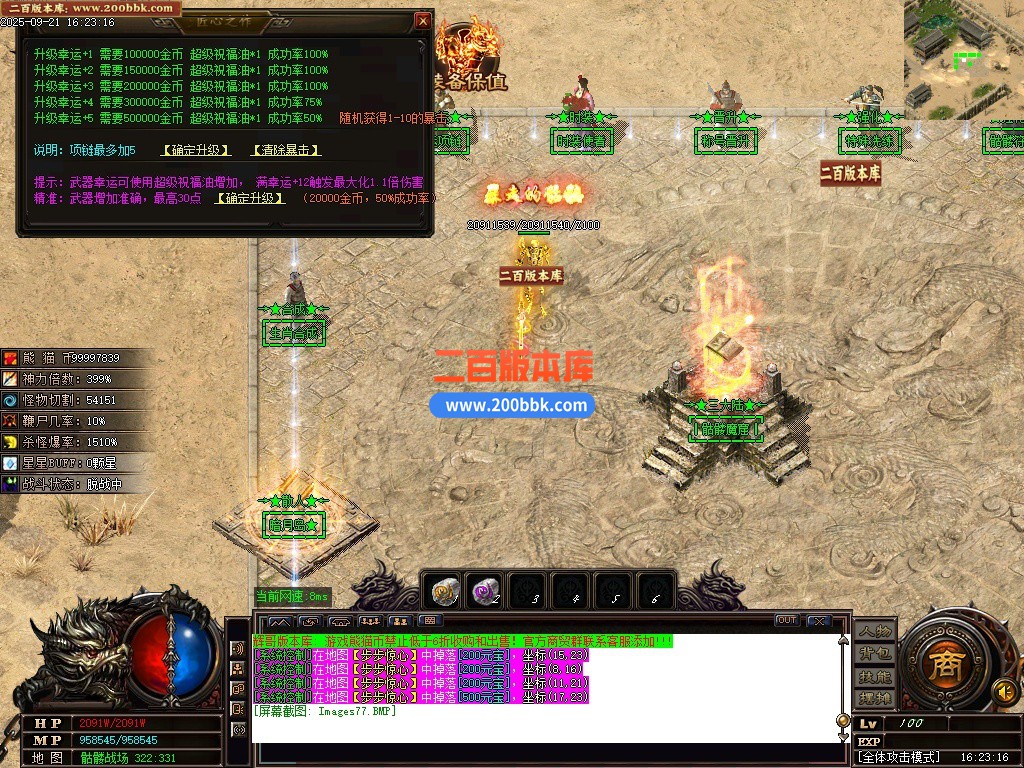Switch the 全体攻击模式 attack mode
This screenshot has height=768, width=1024.
click(x=900, y=758)
